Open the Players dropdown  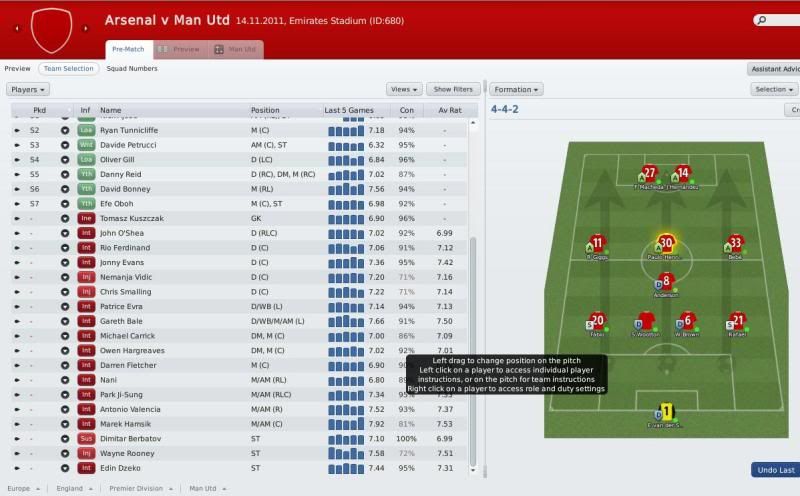pos(27,89)
